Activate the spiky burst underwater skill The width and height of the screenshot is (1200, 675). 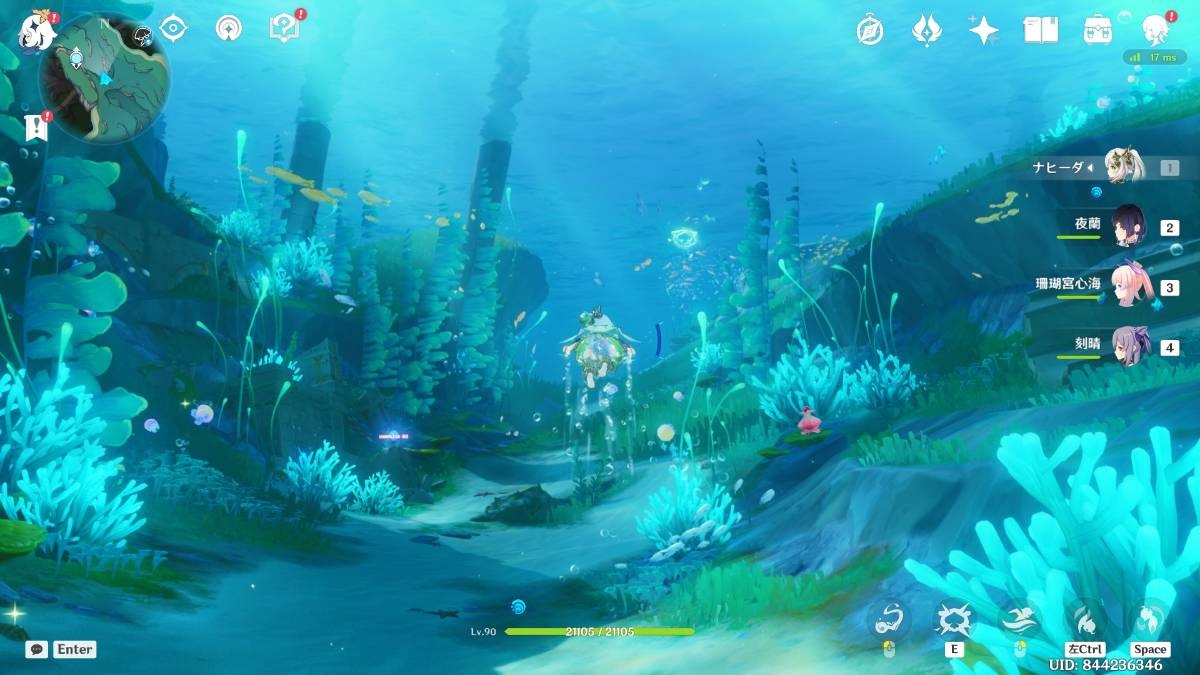[952, 620]
